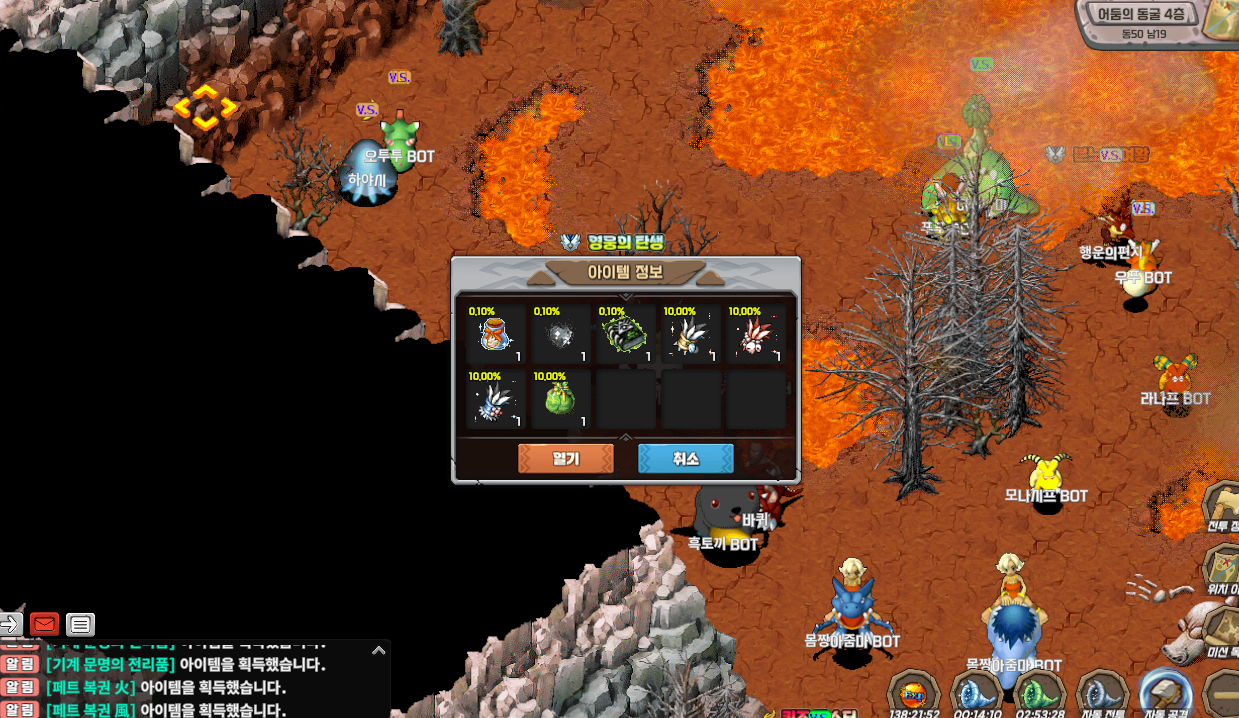The image size is (1239, 718).
Task: Expand the chat log with the up arrow
Action: [x=378, y=650]
